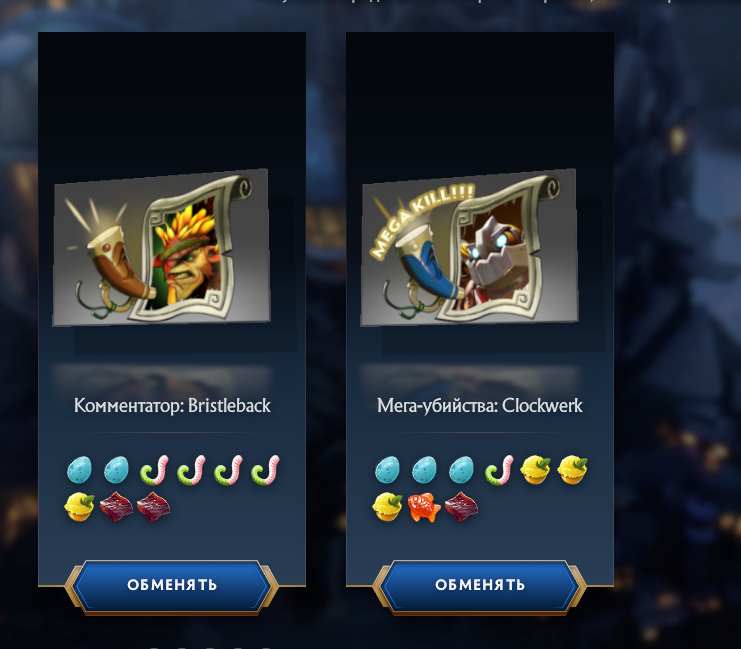Click the orange fish ingredient icon
Image resolution: width=741 pixels, height=649 pixels.
tap(422, 507)
